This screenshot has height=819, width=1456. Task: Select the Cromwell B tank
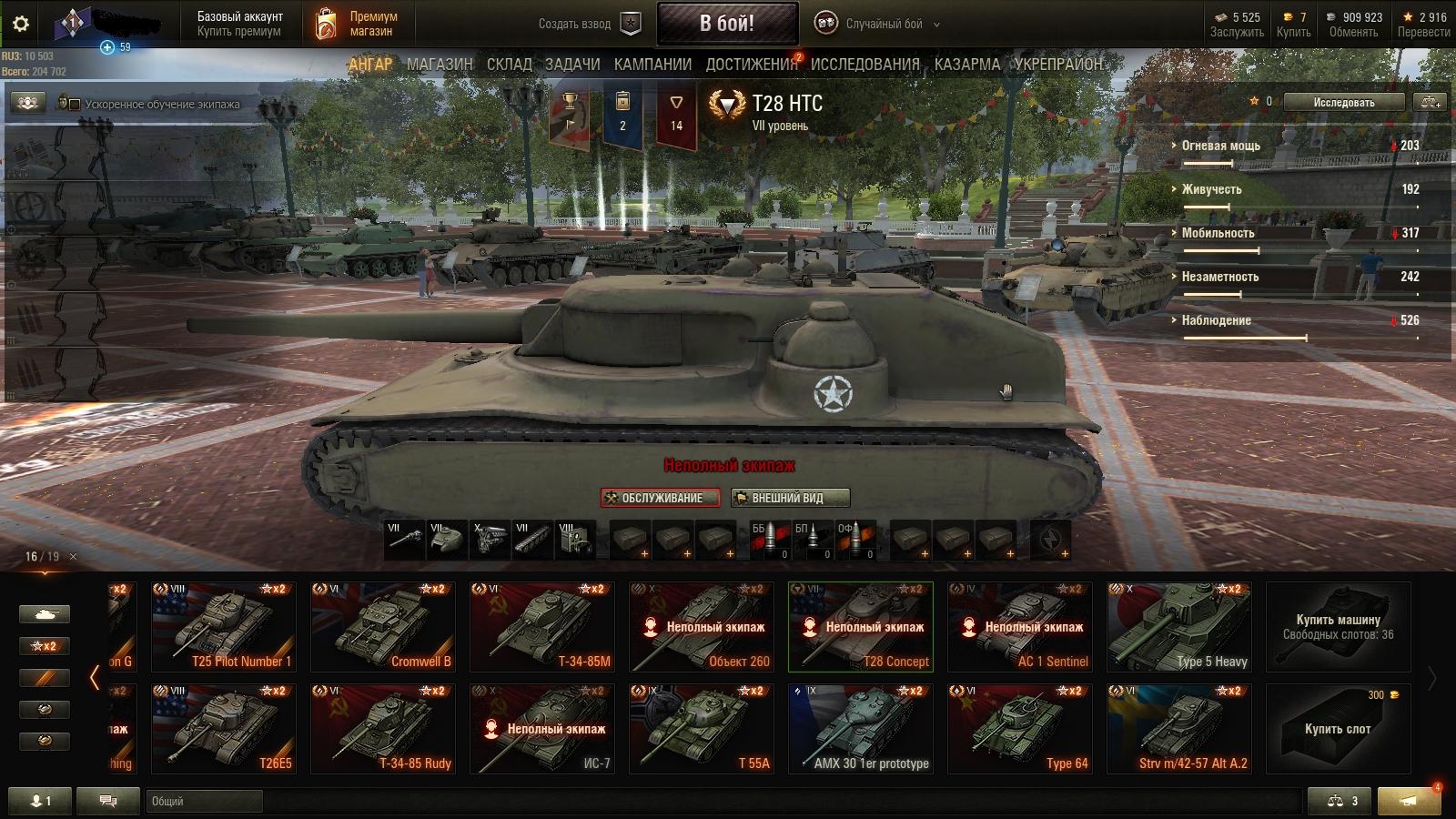click(383, 627)
